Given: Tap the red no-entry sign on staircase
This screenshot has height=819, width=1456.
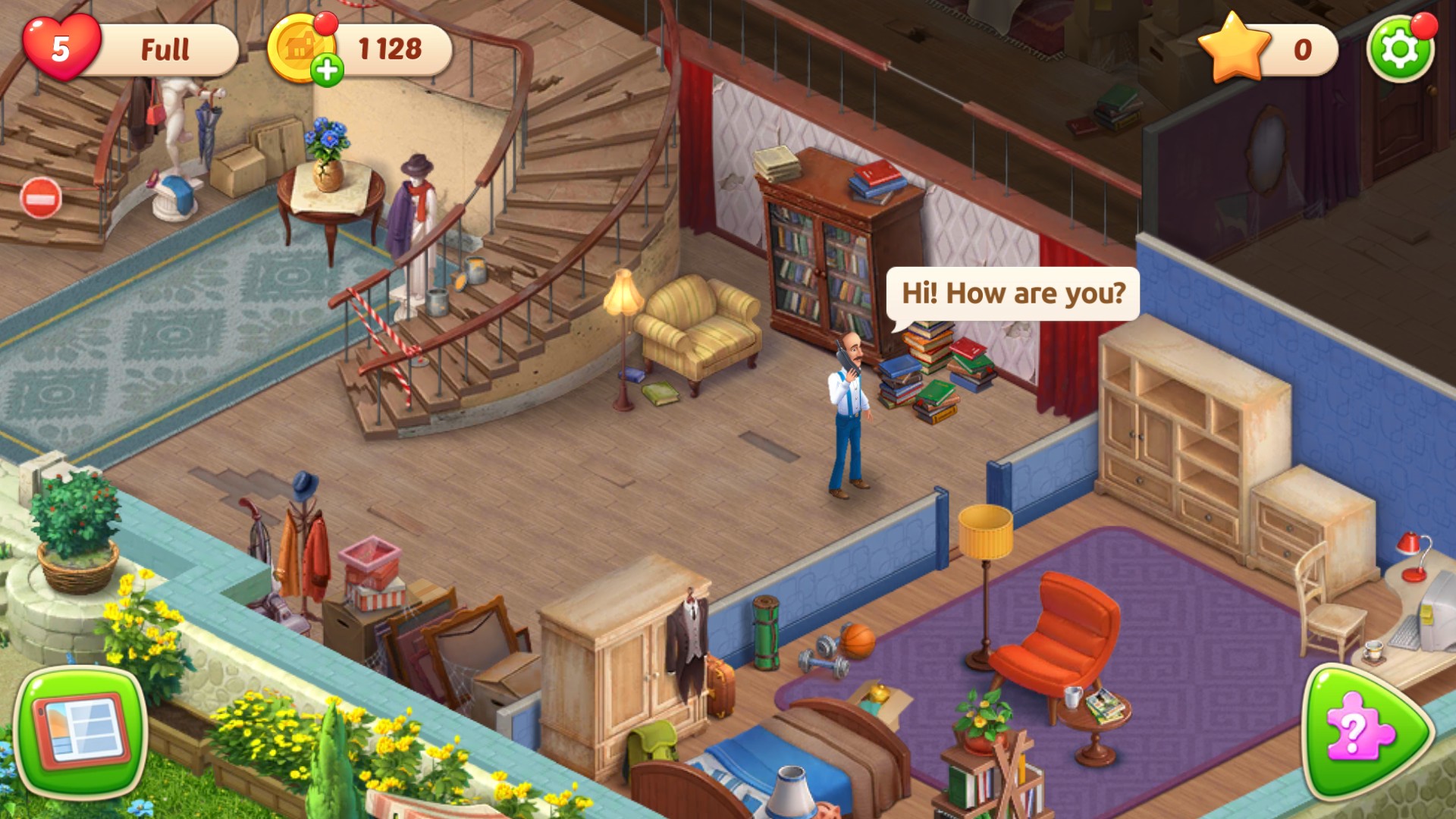Looking at the screenshot, I should [40, 199].
